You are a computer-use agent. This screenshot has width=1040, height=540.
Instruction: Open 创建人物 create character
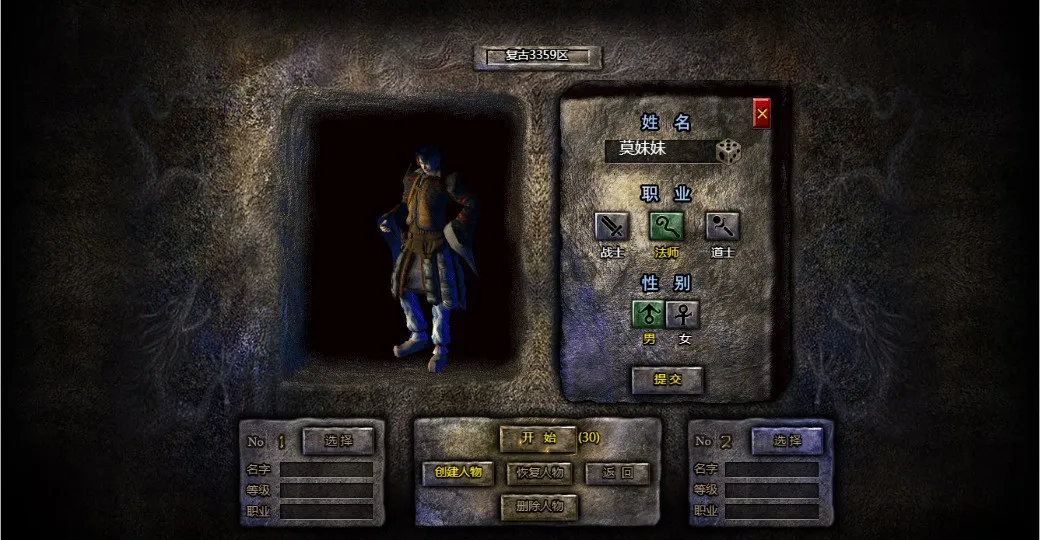(458, 472)
